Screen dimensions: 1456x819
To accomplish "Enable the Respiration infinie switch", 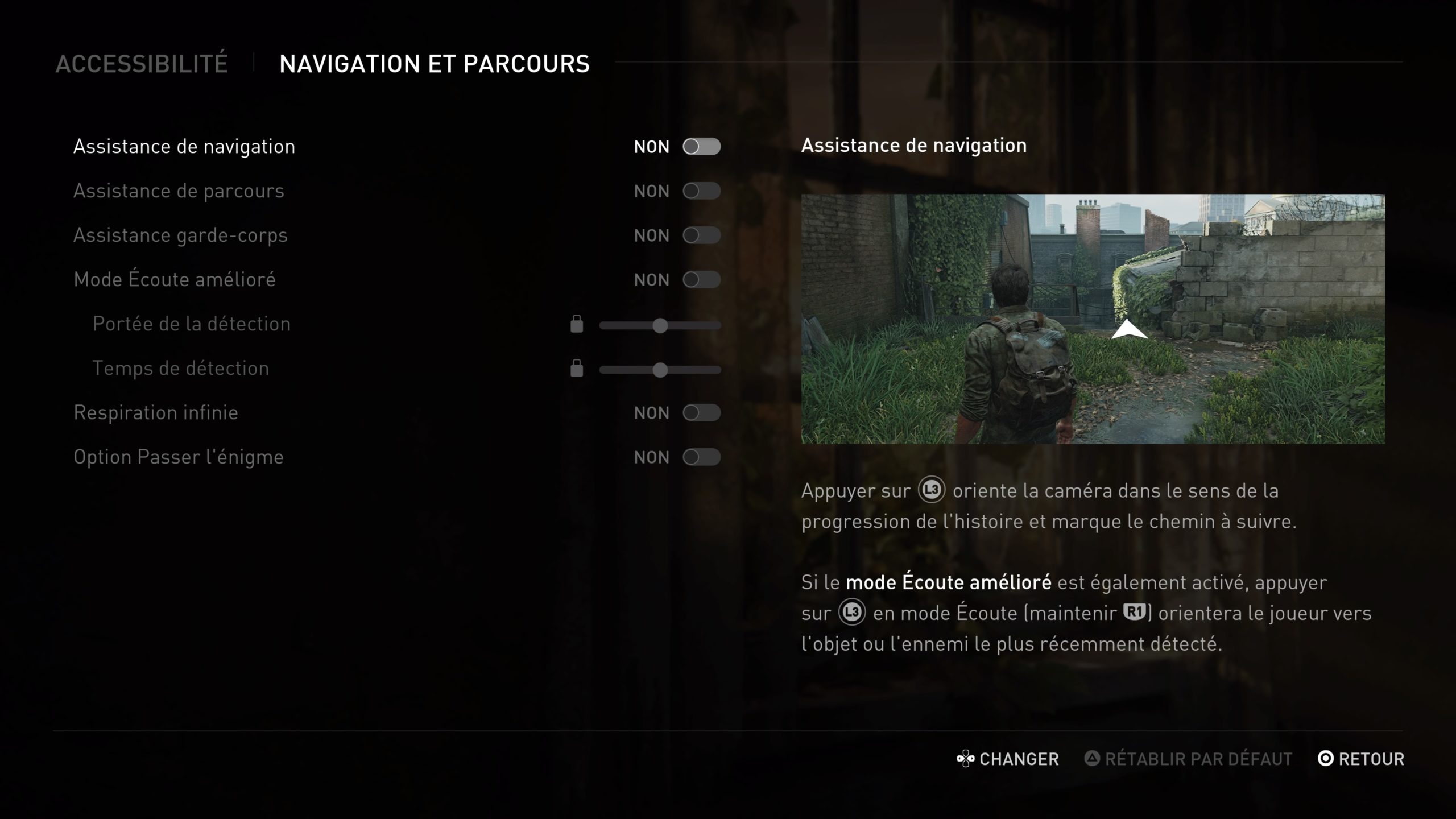I will click(x=701, y=413).
